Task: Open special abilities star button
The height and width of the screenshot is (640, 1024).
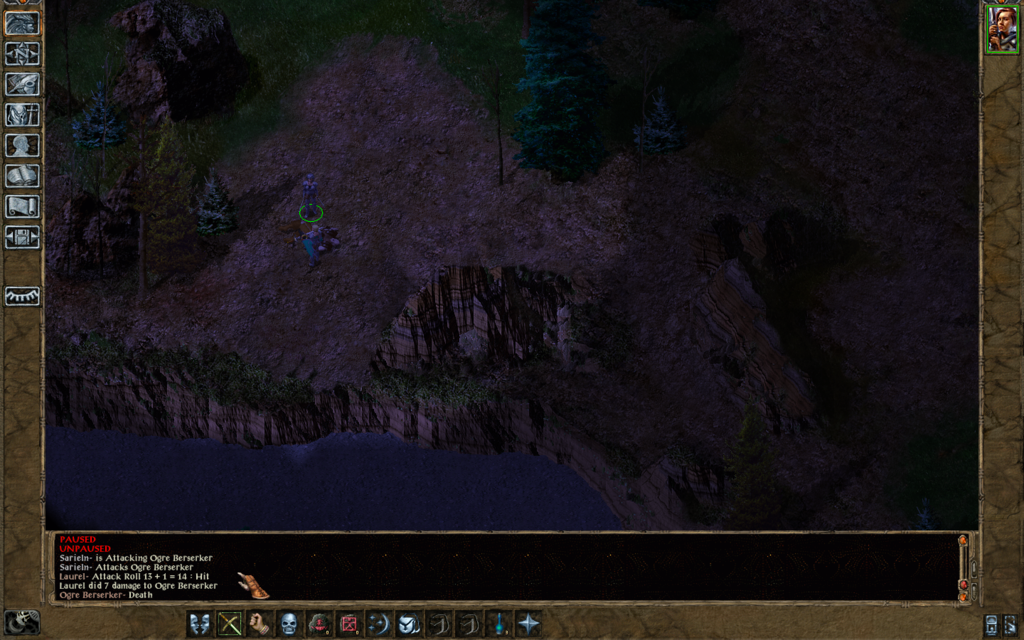Action: (528, 624)
